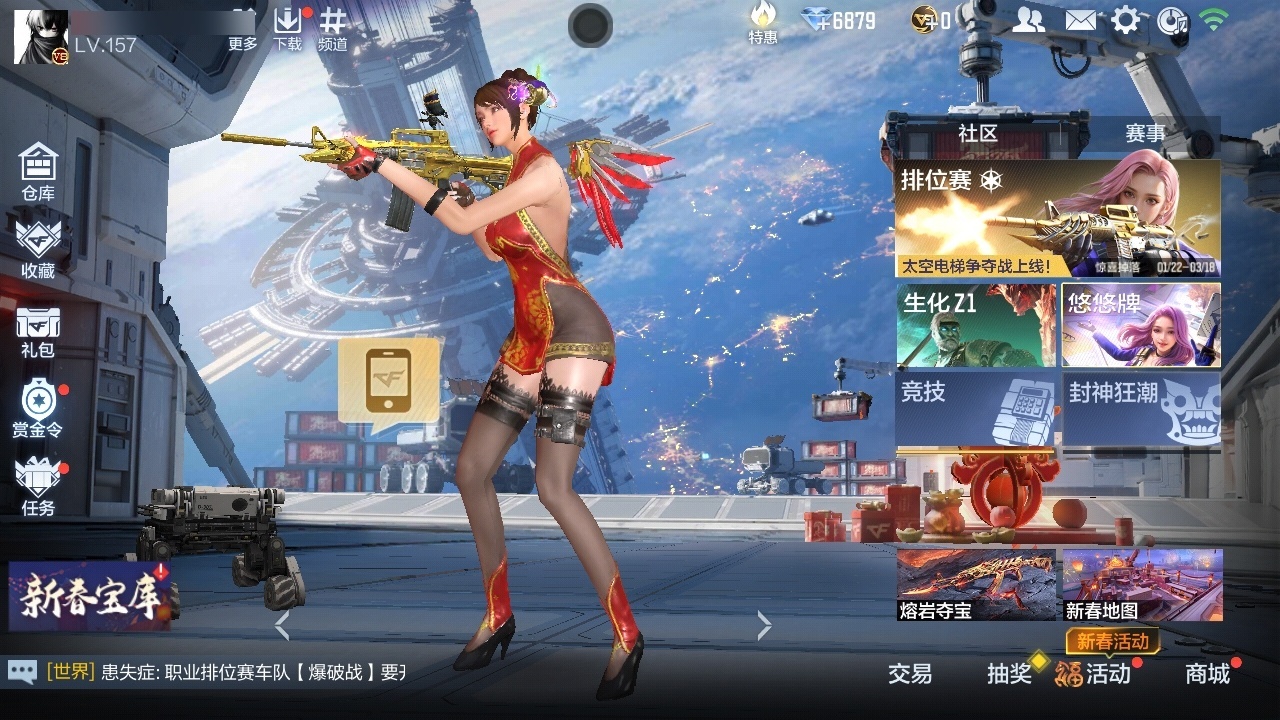Open the 仓库 warehouse menu
Image resolution: width=1280 pixels, height=720 pixels.
coord(38,171)
